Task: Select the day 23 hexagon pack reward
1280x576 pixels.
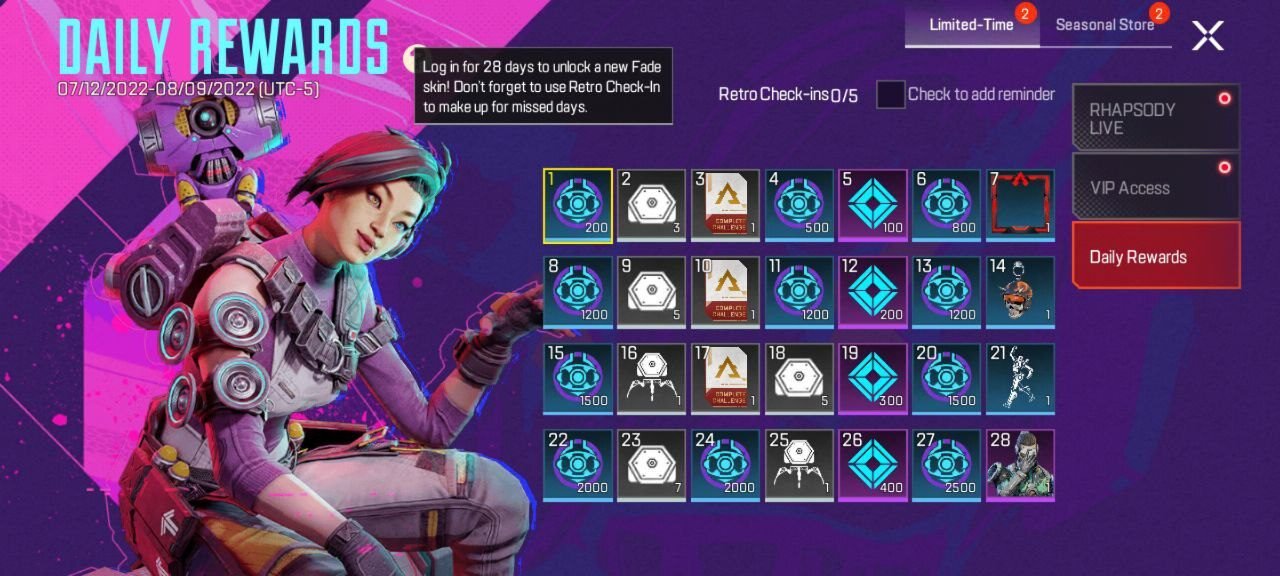Action: pos(652,465)
